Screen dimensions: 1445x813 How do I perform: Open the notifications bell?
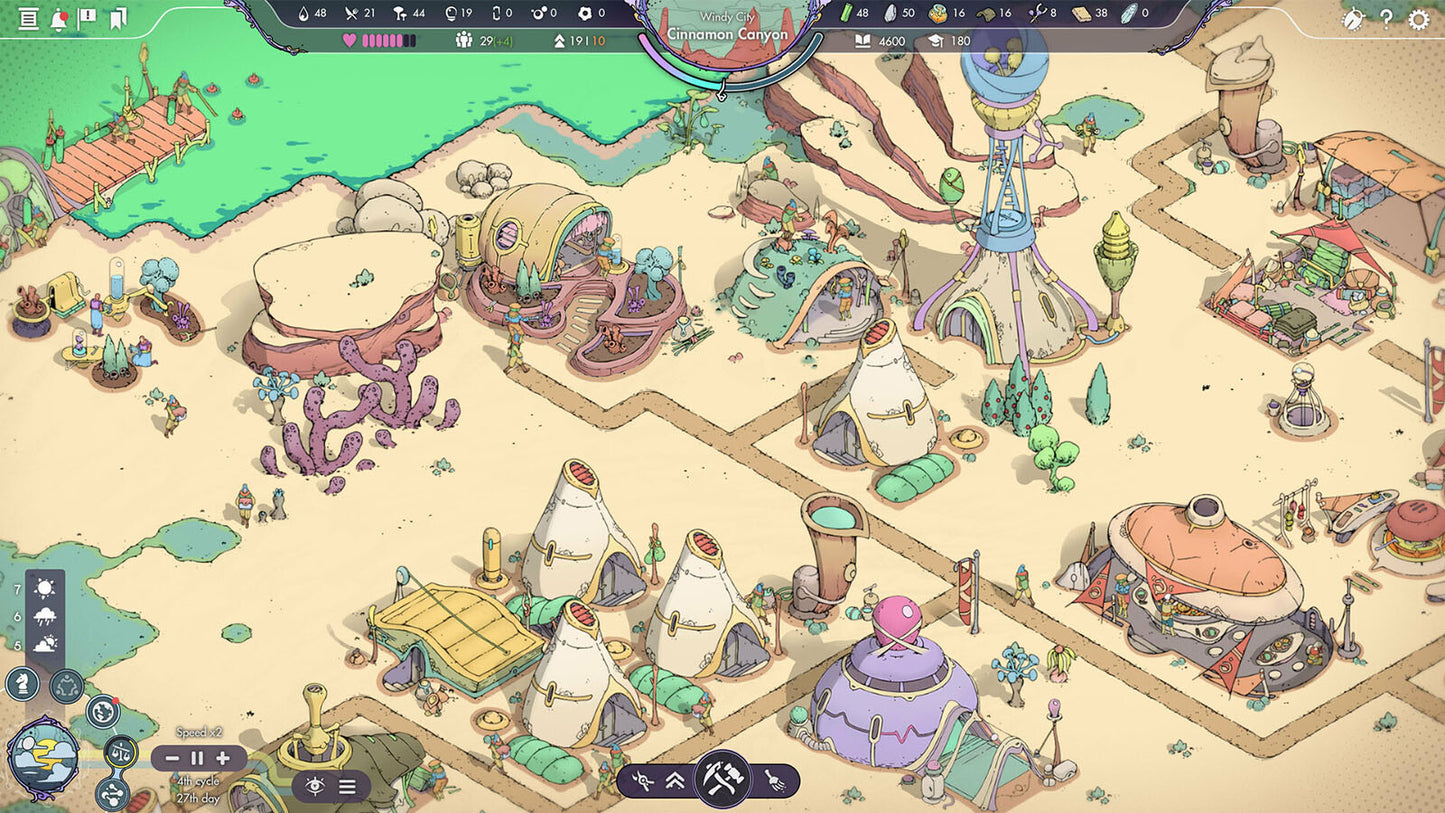click(x=58, y=19)
